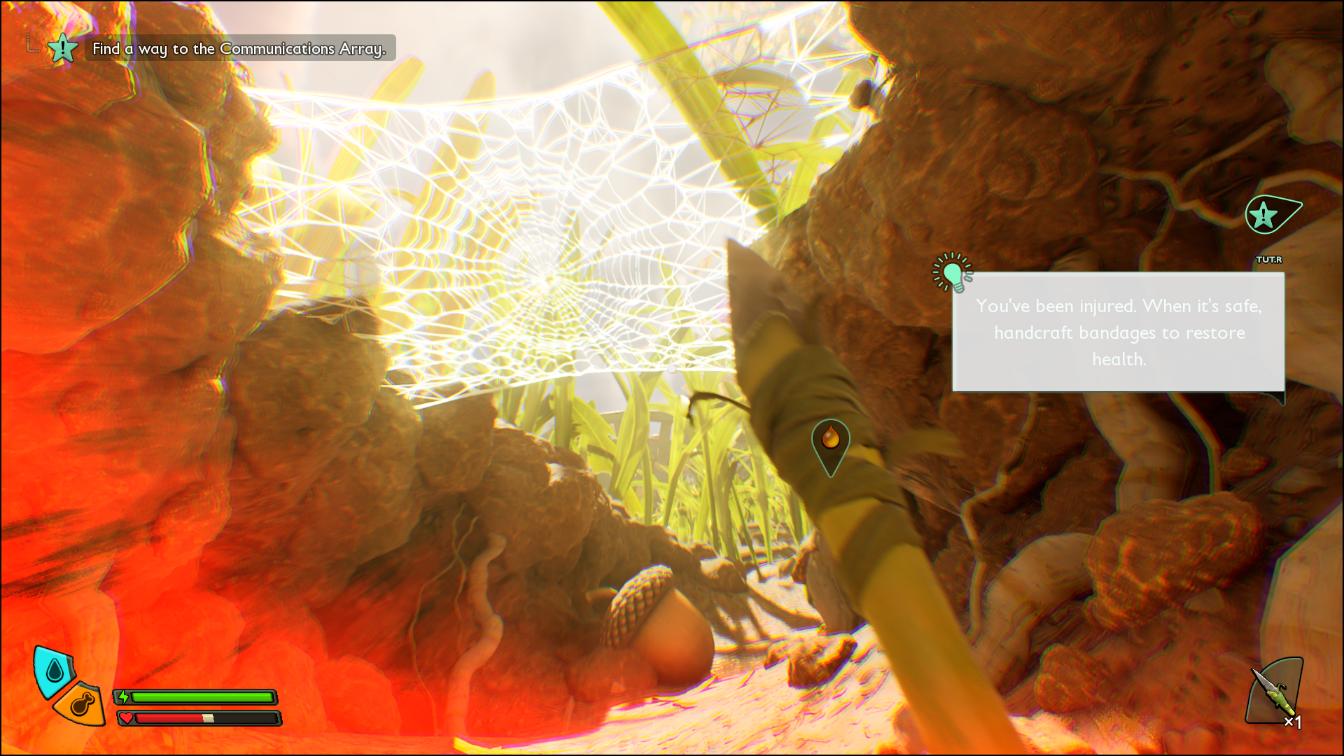Click the flame waypoint marker

pos(830,440)
